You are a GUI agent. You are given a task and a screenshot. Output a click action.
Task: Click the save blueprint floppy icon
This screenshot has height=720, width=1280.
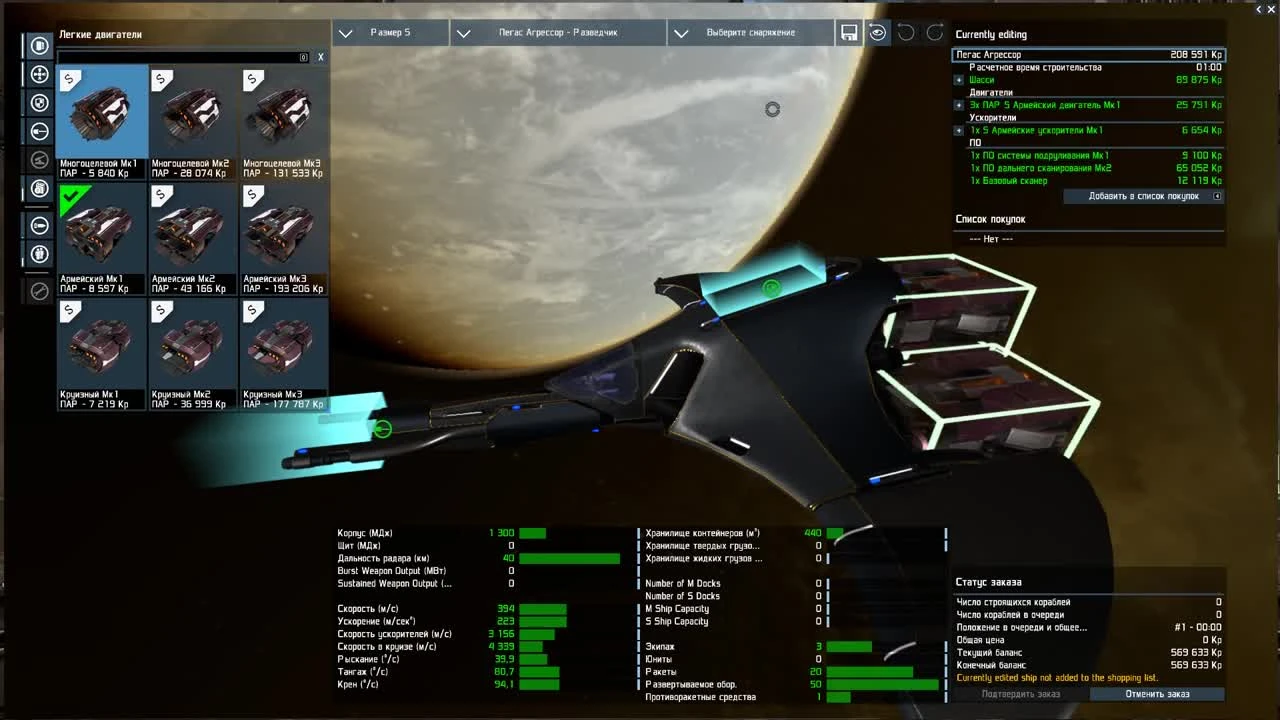tap(848, 31)
